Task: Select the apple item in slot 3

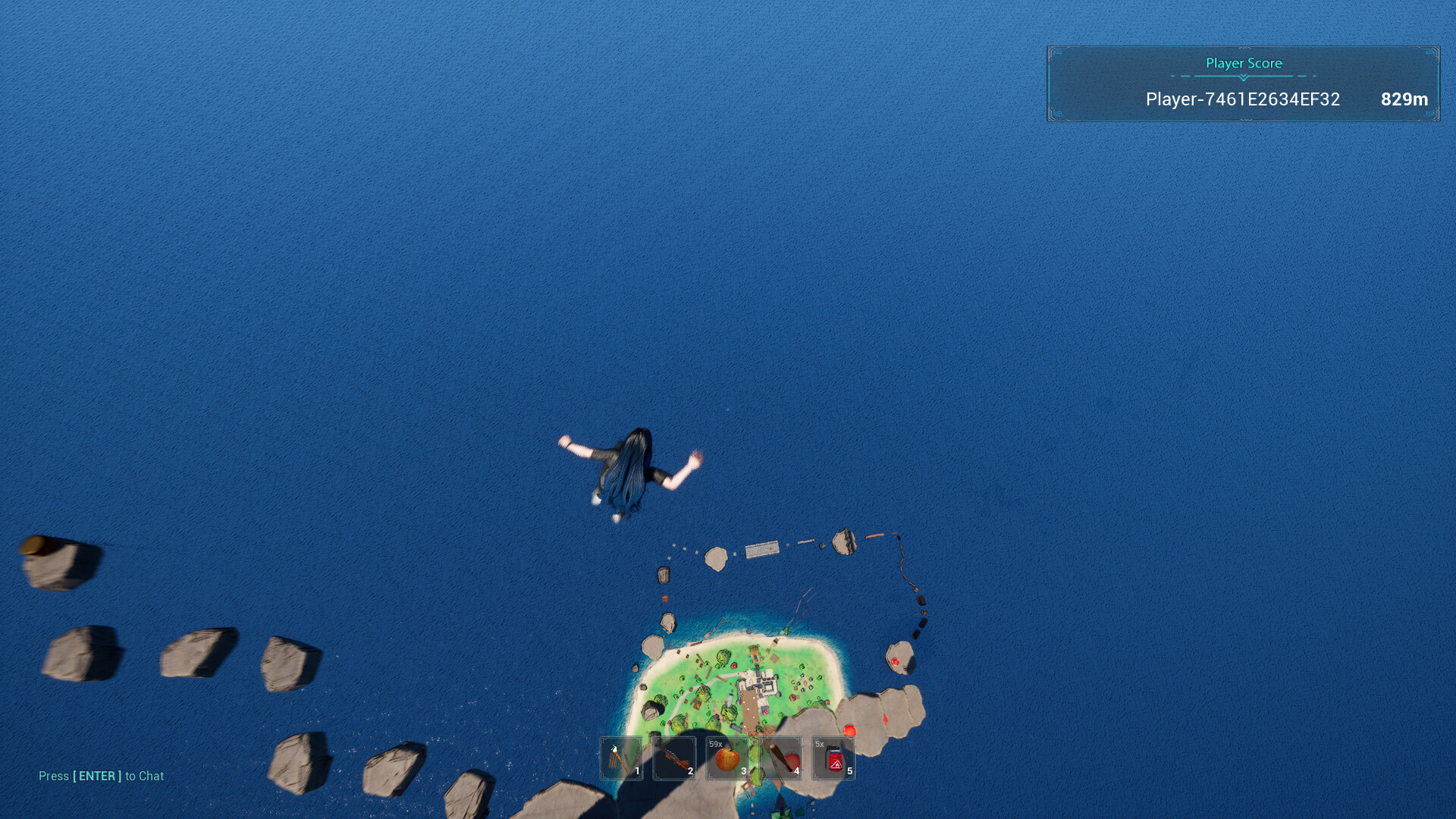Action: tap(726, 758)
